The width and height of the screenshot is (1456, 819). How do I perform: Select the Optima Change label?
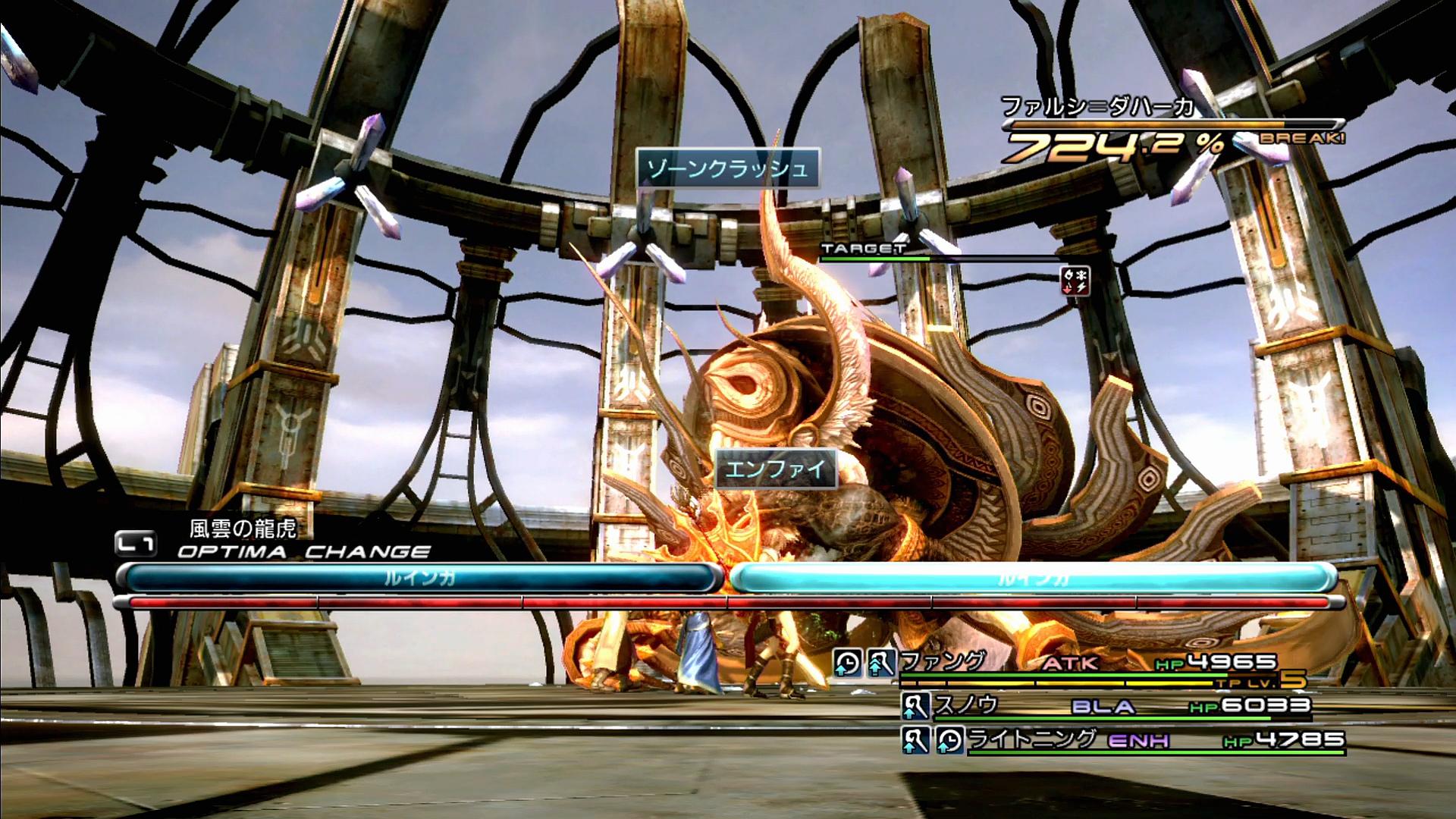[x=303, y=551]
